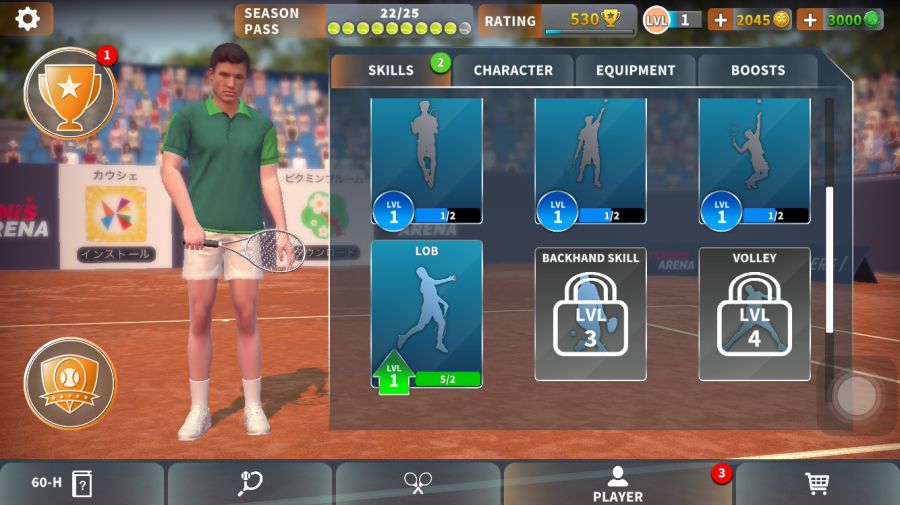The image size is (900, 505).
Task: Open the Equipment tab
Action: pyautogui.click(x=636, y=70)
